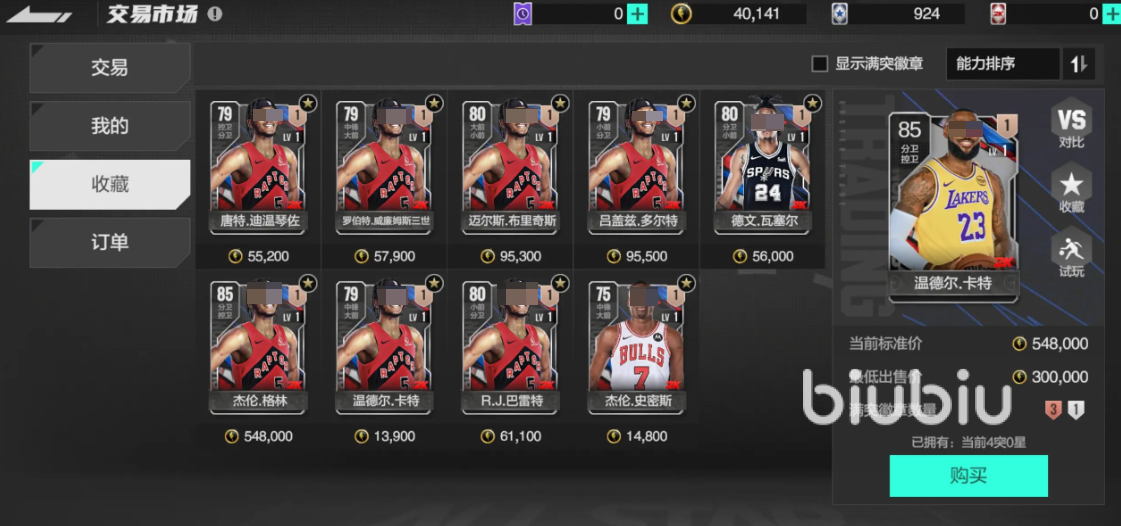
Task: Choose the 迈尔斯.布里奇斯 player card
Action: 510,165
